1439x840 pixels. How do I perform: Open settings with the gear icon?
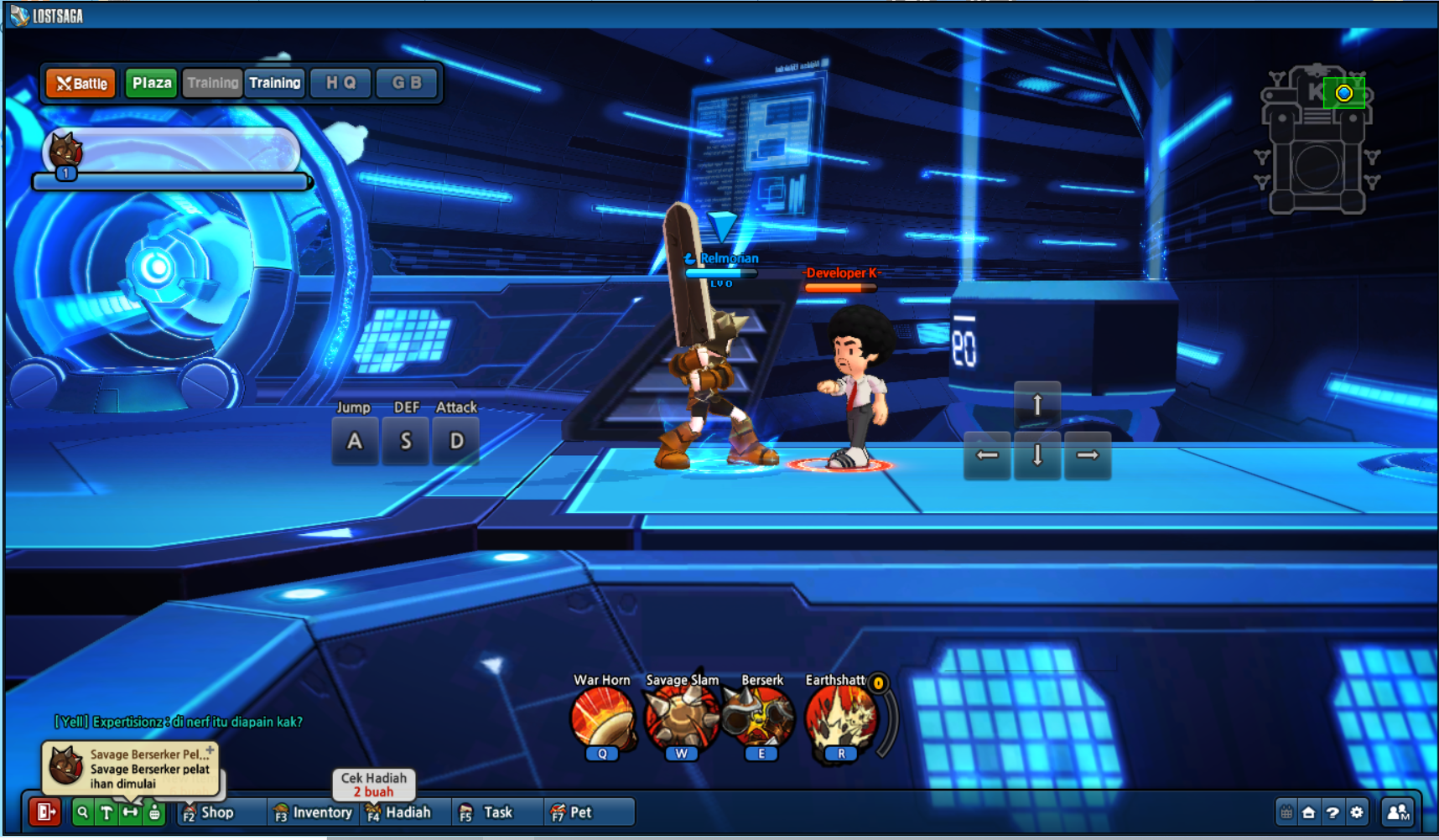pyautogui.click(x=1357, y=811)
